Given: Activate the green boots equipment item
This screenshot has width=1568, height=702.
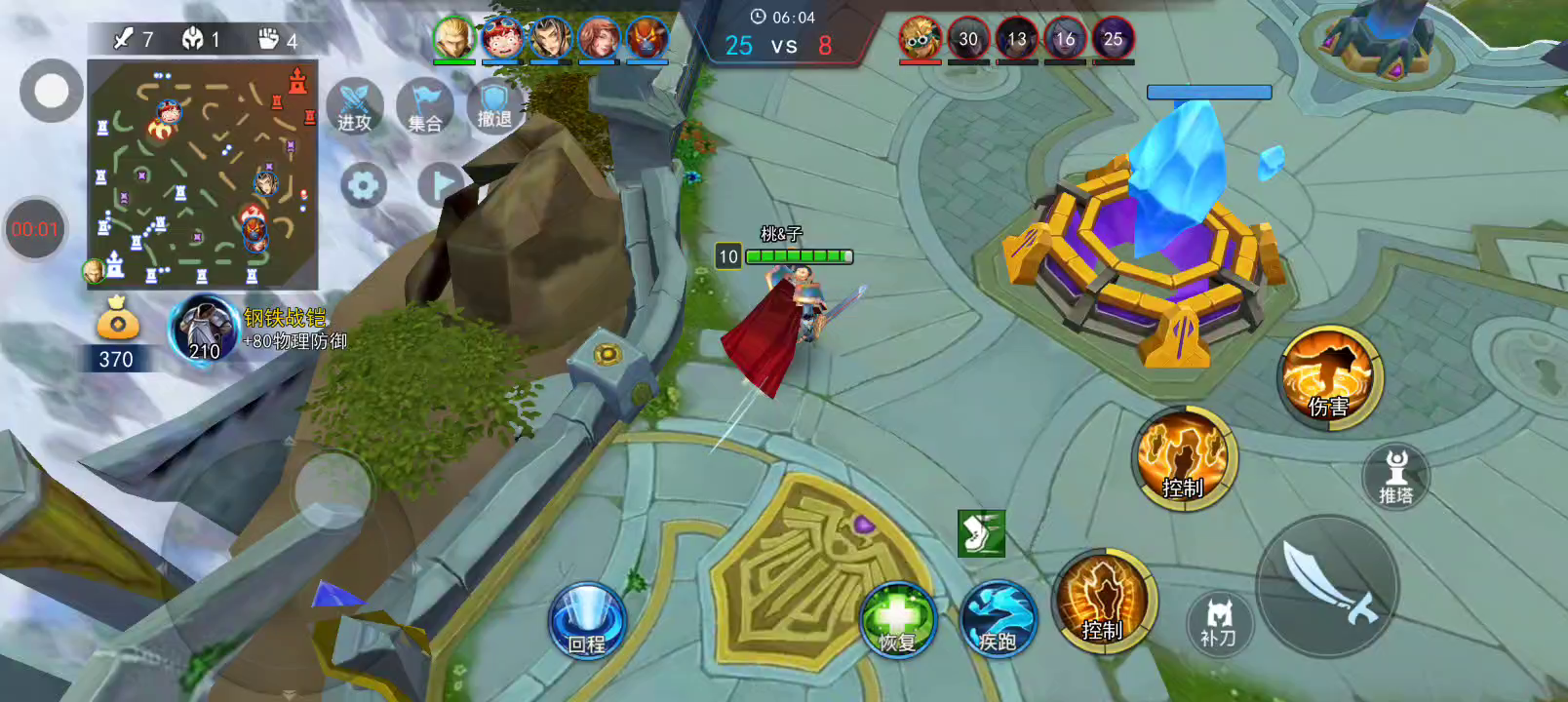Looking at the screenshot, I should (981, 533).
